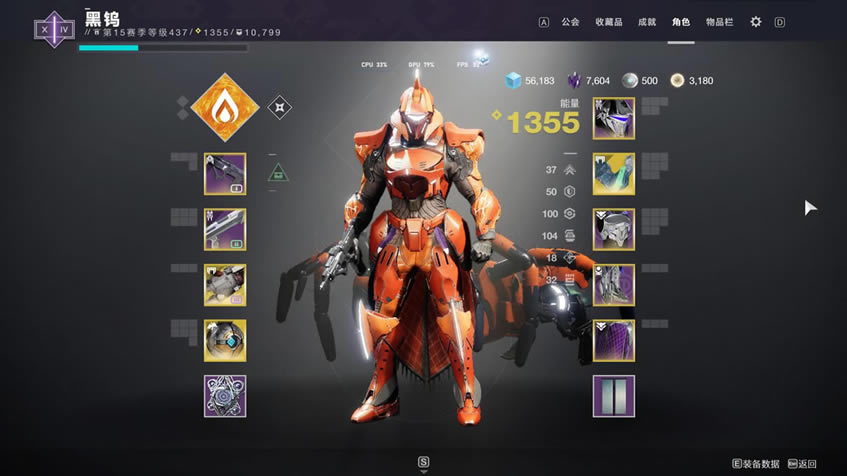Open the 公会 (Clan) tab
The width and height of the screenshot is (847, 476).
click(x=570, y=22)
